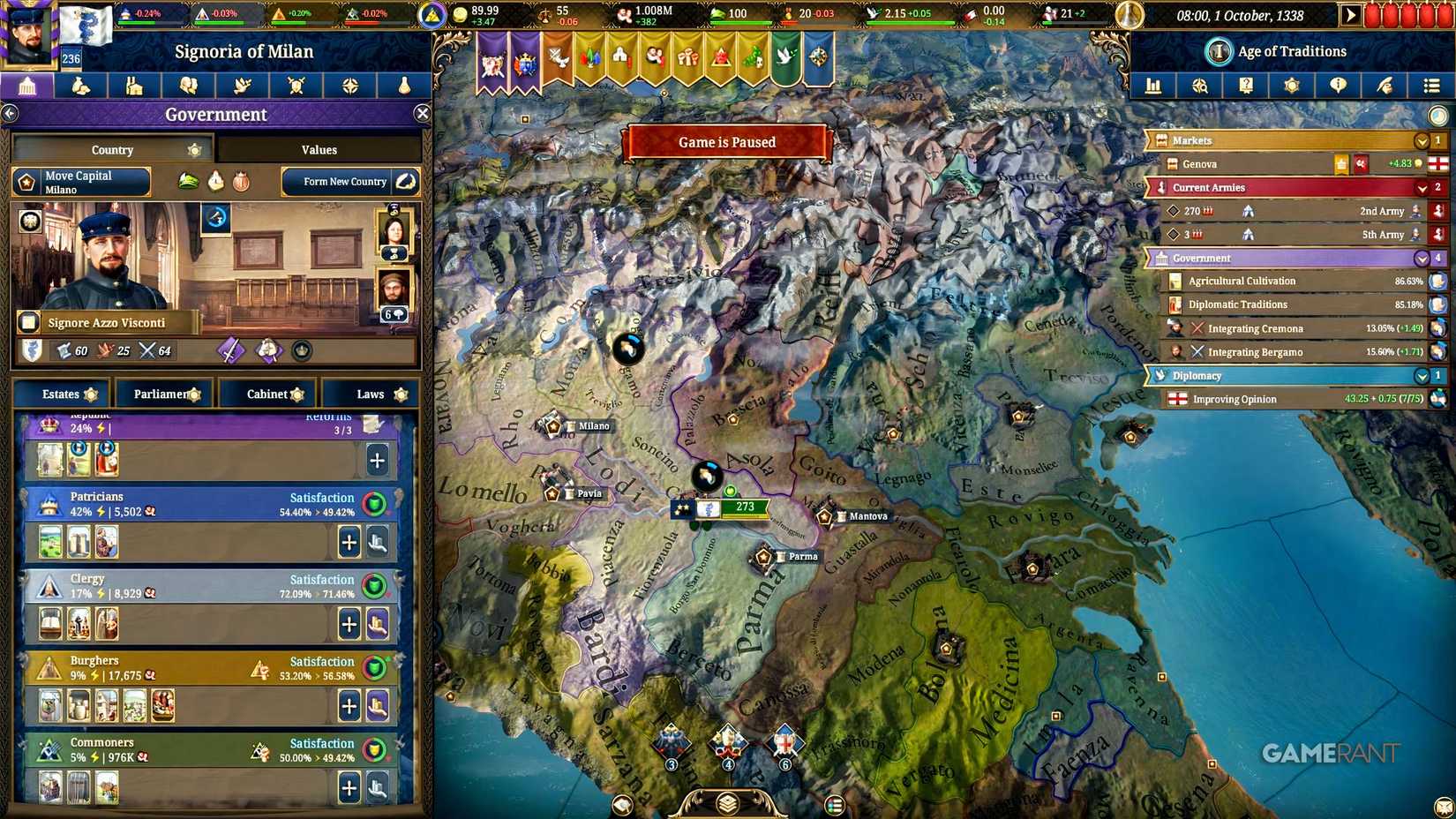Screen dimensions: 1456x819
Task: Expand the Markets section chevron
Action: tap(1421, 139)
